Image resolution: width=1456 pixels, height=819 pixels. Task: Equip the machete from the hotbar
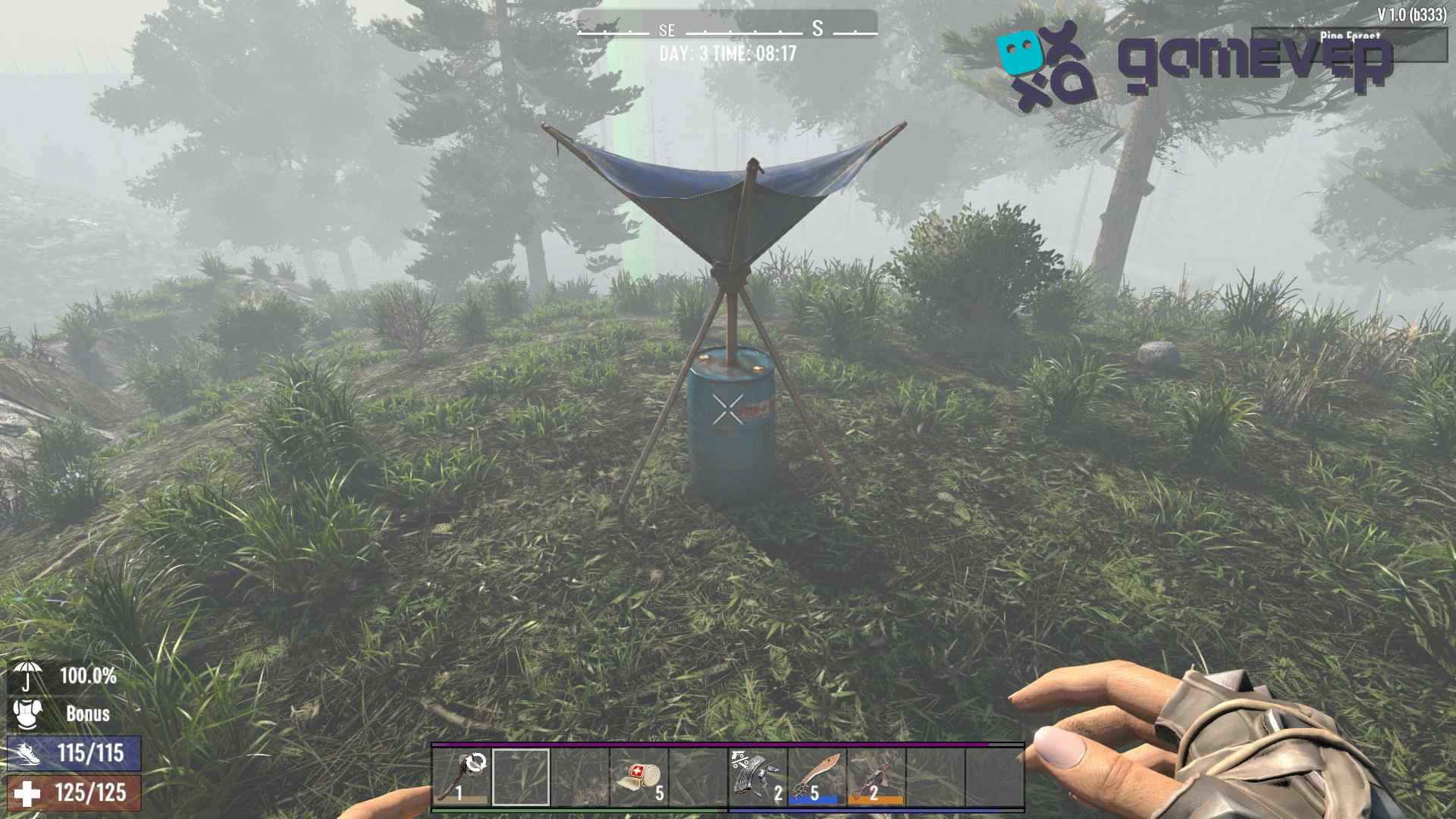pos(817,777)
